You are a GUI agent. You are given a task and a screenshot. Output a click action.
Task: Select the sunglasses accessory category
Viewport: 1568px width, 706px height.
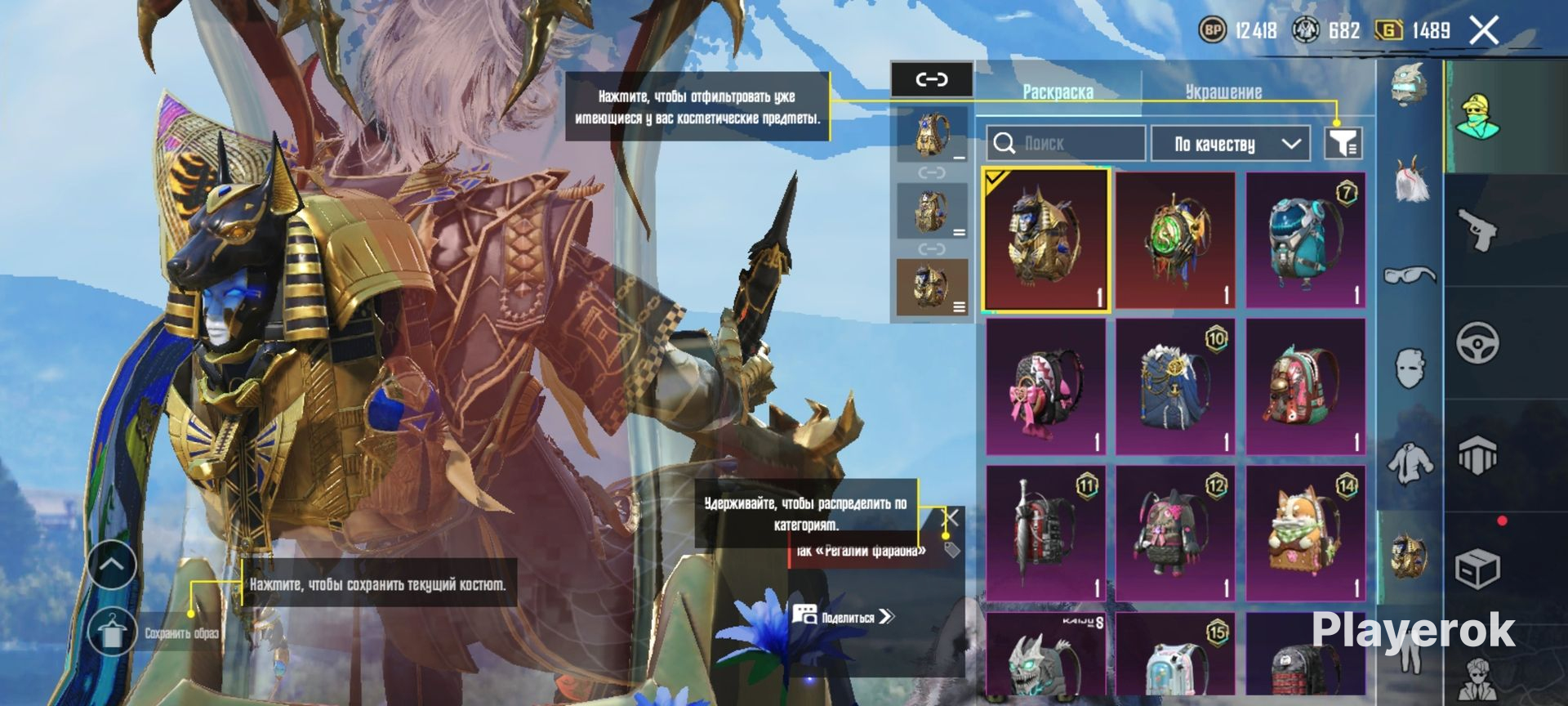pos(1410,275)
